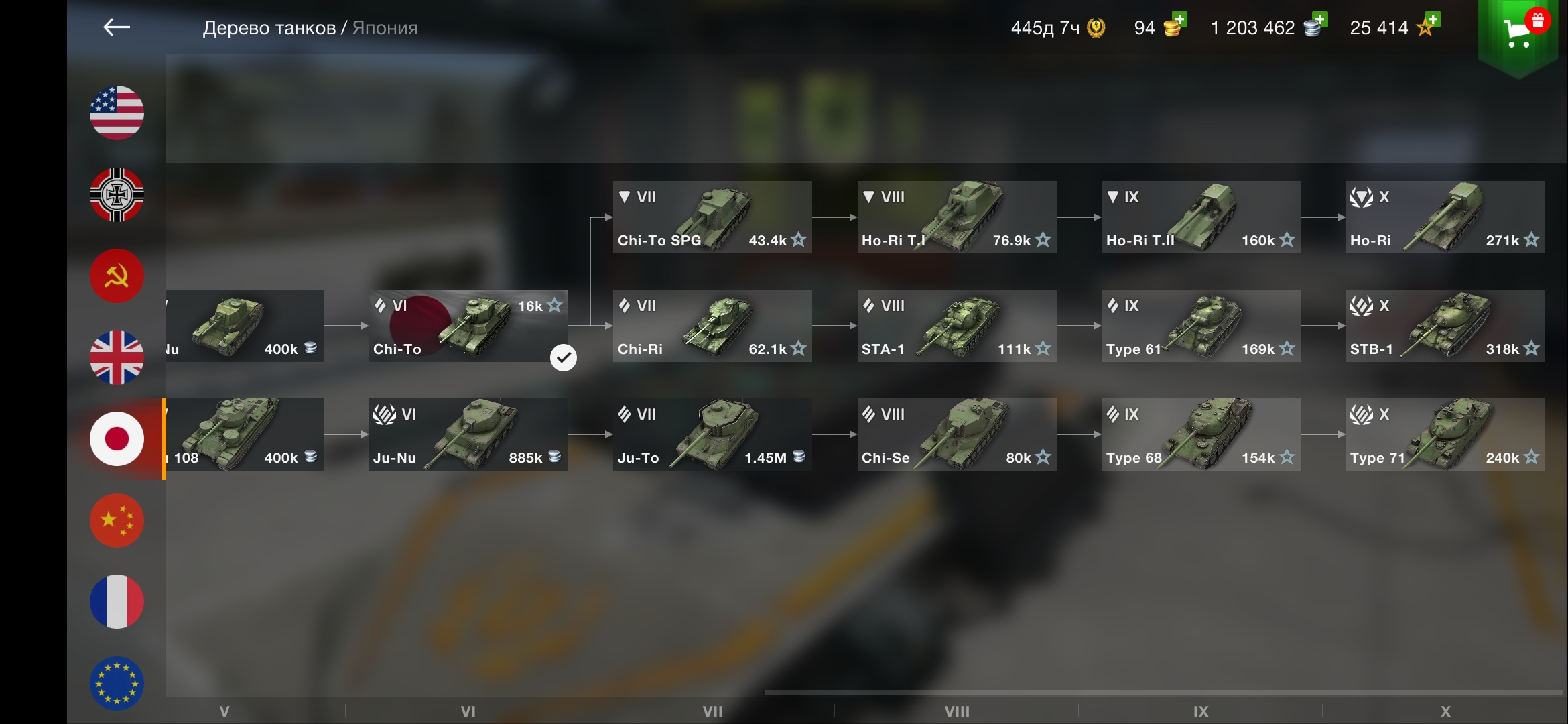Click the STA-1 tank node

coord(957,326)
